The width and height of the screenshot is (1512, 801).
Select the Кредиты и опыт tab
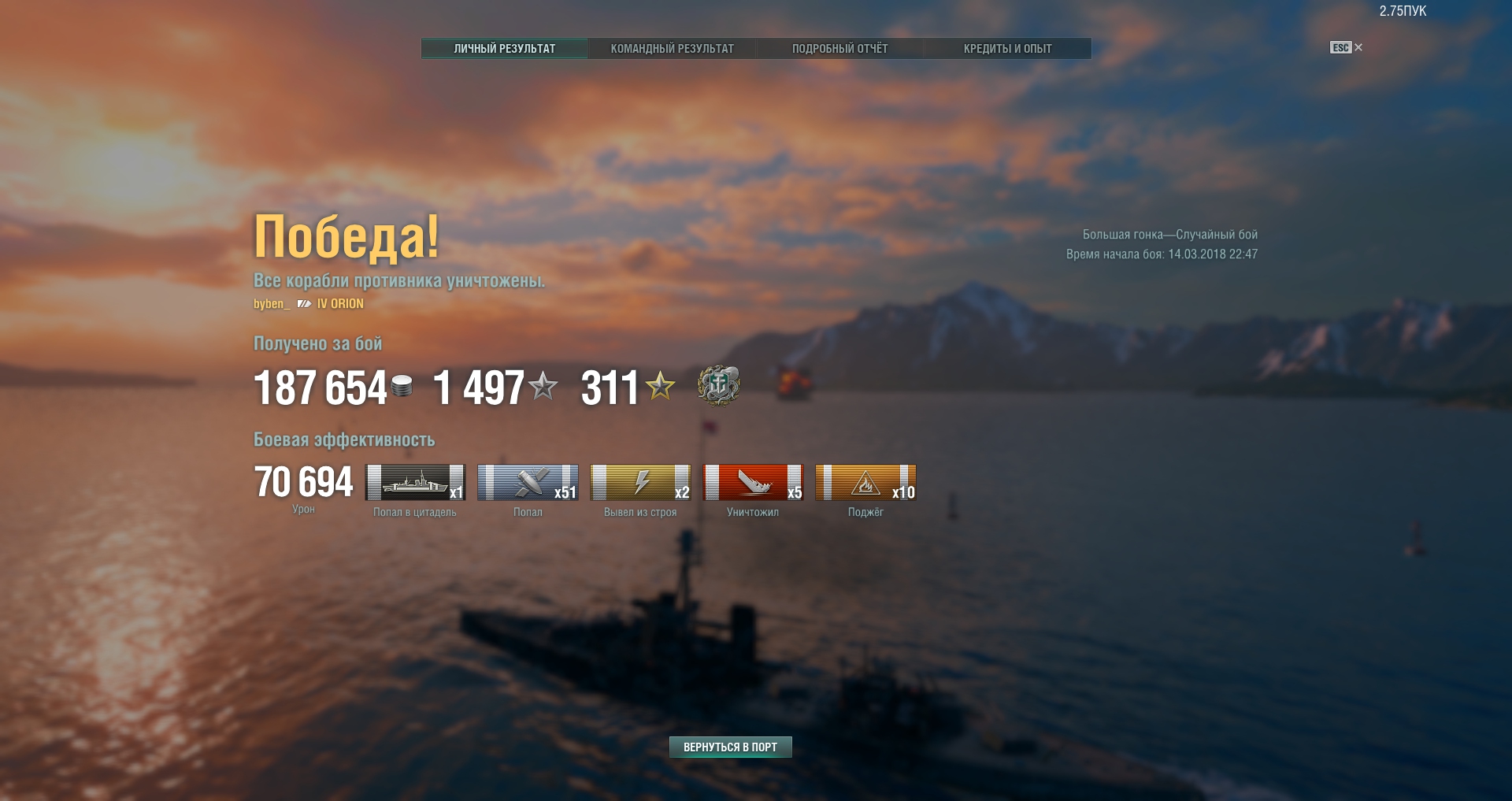tap(1007, 49)
